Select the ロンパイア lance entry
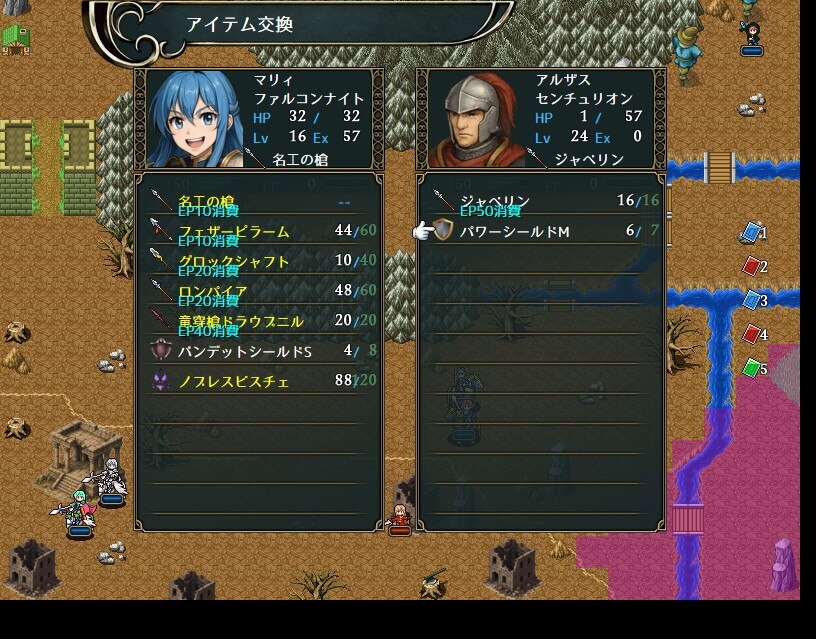Screen dimensions: 816x639 [258, 292]
